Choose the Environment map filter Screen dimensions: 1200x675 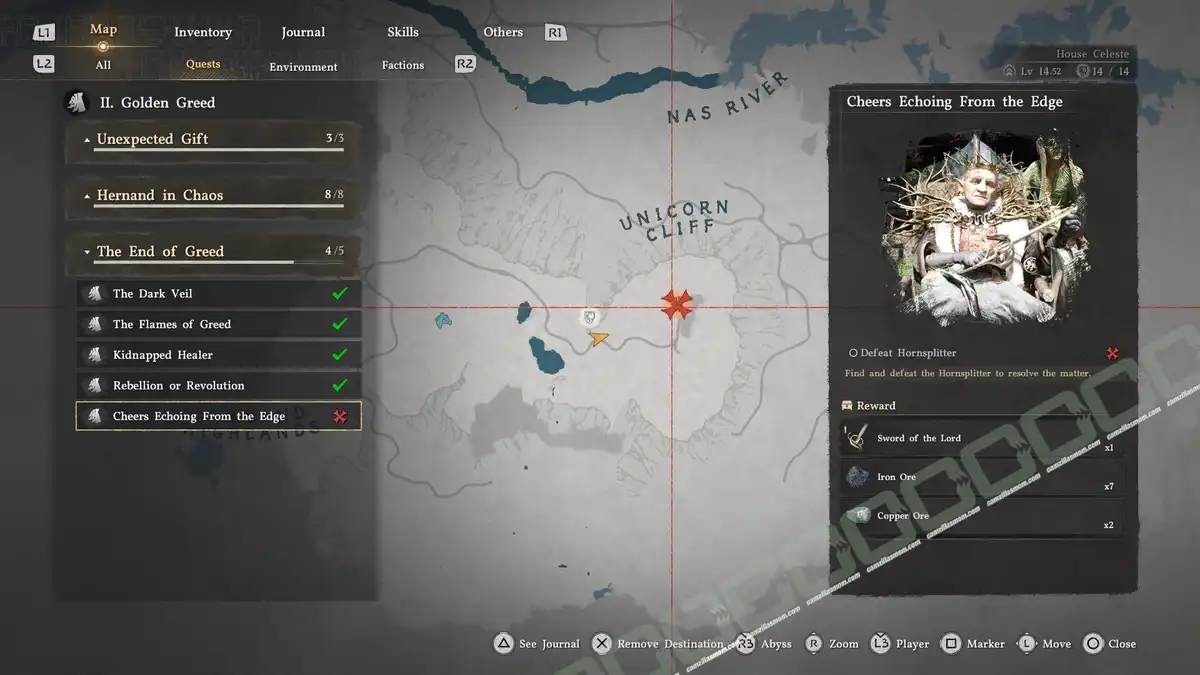303,67
